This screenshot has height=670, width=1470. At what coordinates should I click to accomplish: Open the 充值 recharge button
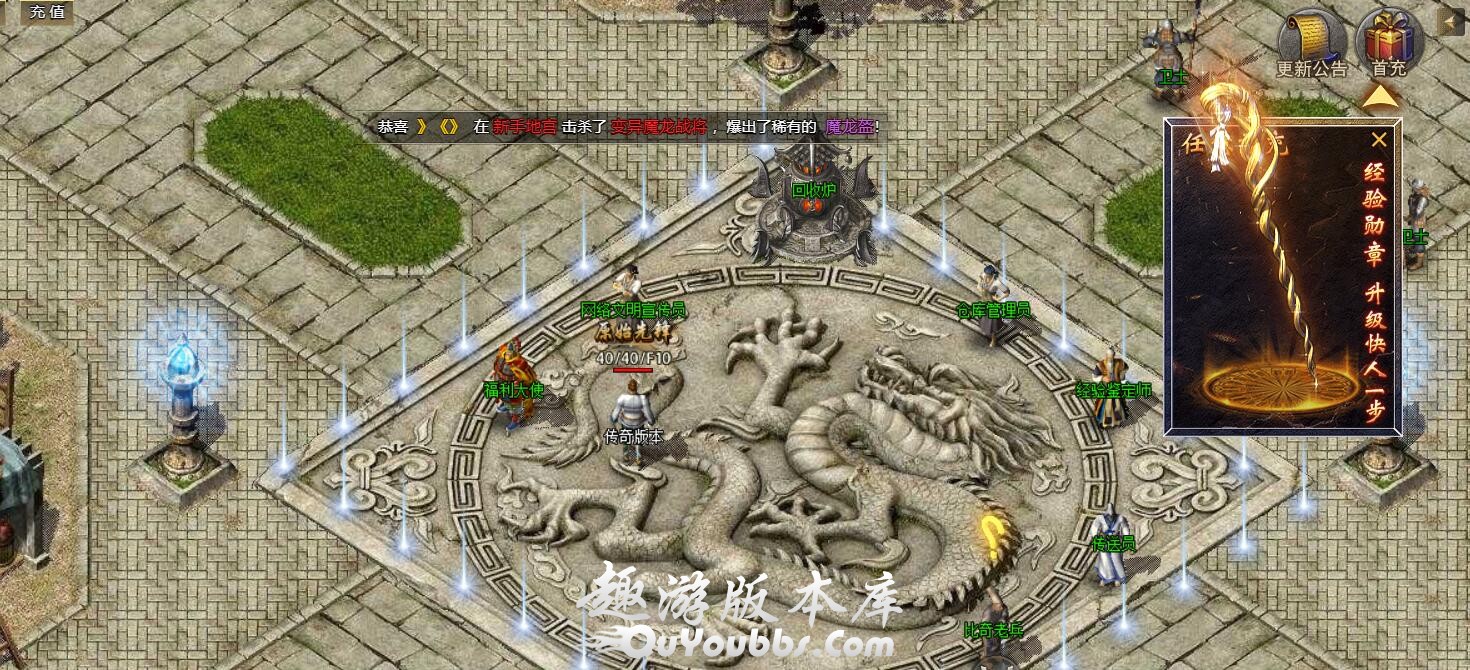(46, 12)
